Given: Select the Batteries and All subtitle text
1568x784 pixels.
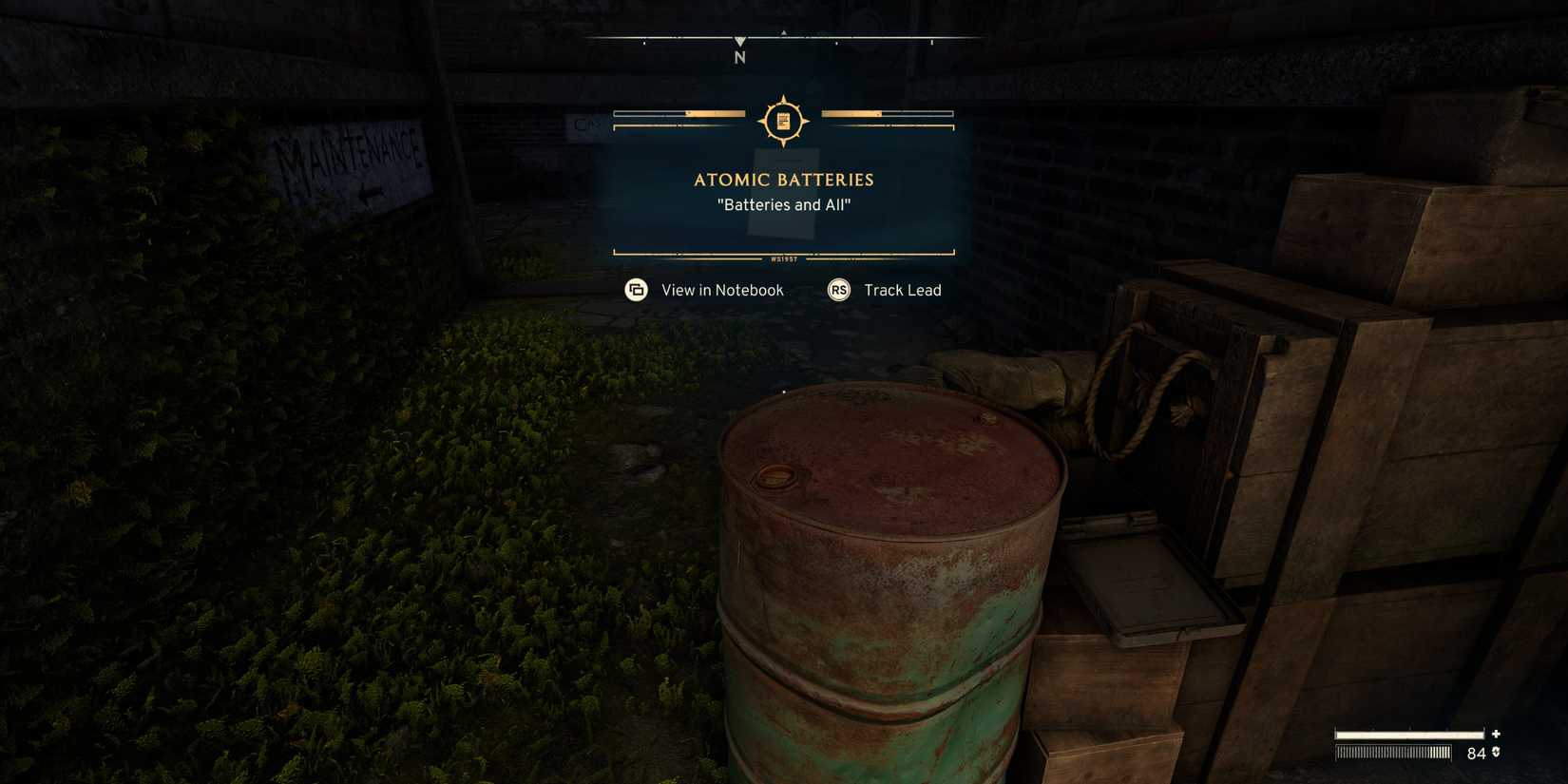Looking at the screenshot, I should pos(785,204).
